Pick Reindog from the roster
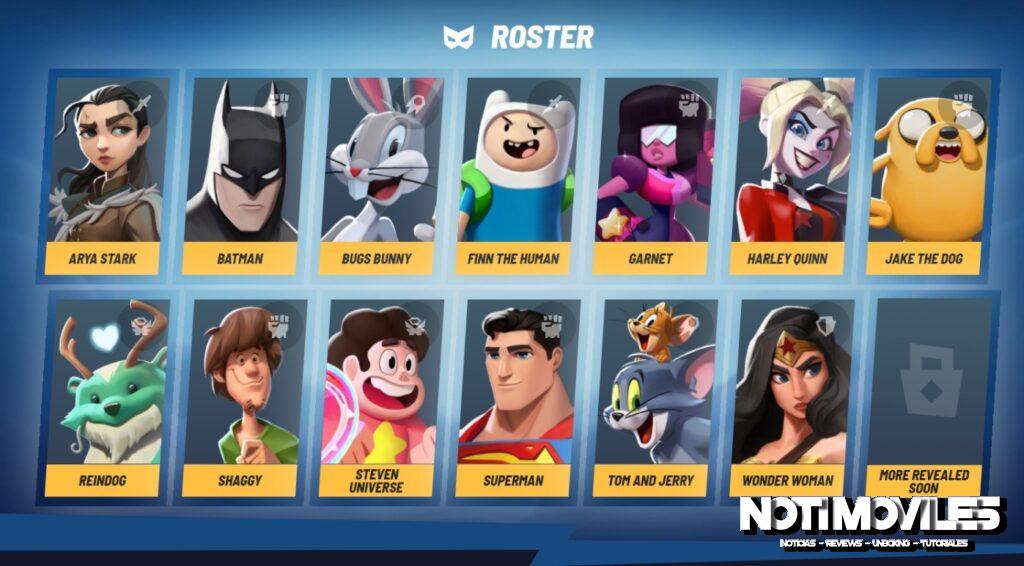The image size is (1024, 566). click(x=105, y=397)
